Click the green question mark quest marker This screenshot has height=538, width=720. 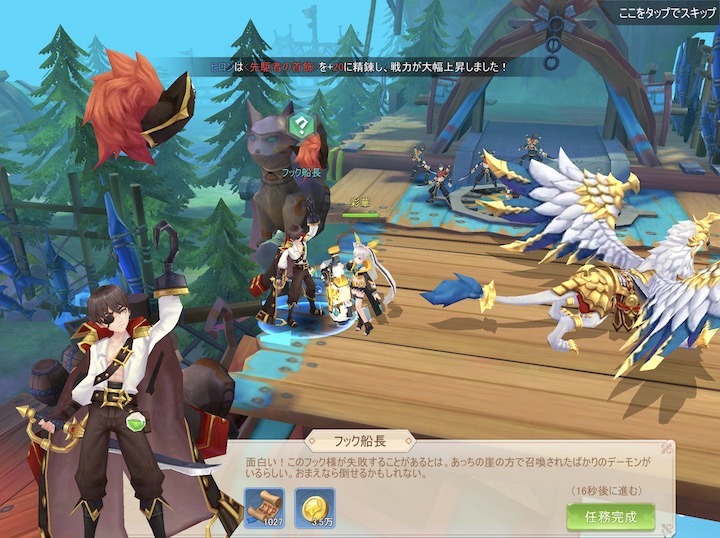[299, 126]
